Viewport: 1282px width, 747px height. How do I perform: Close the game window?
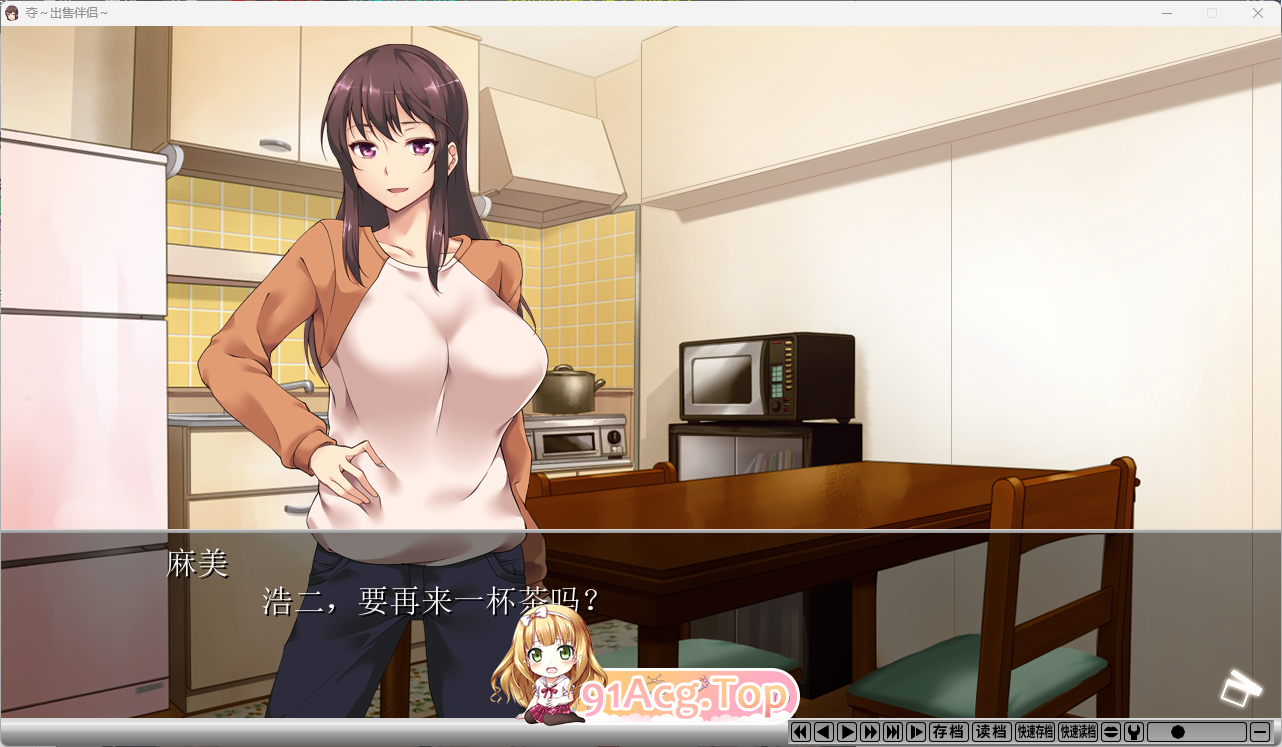(1257, 13)
